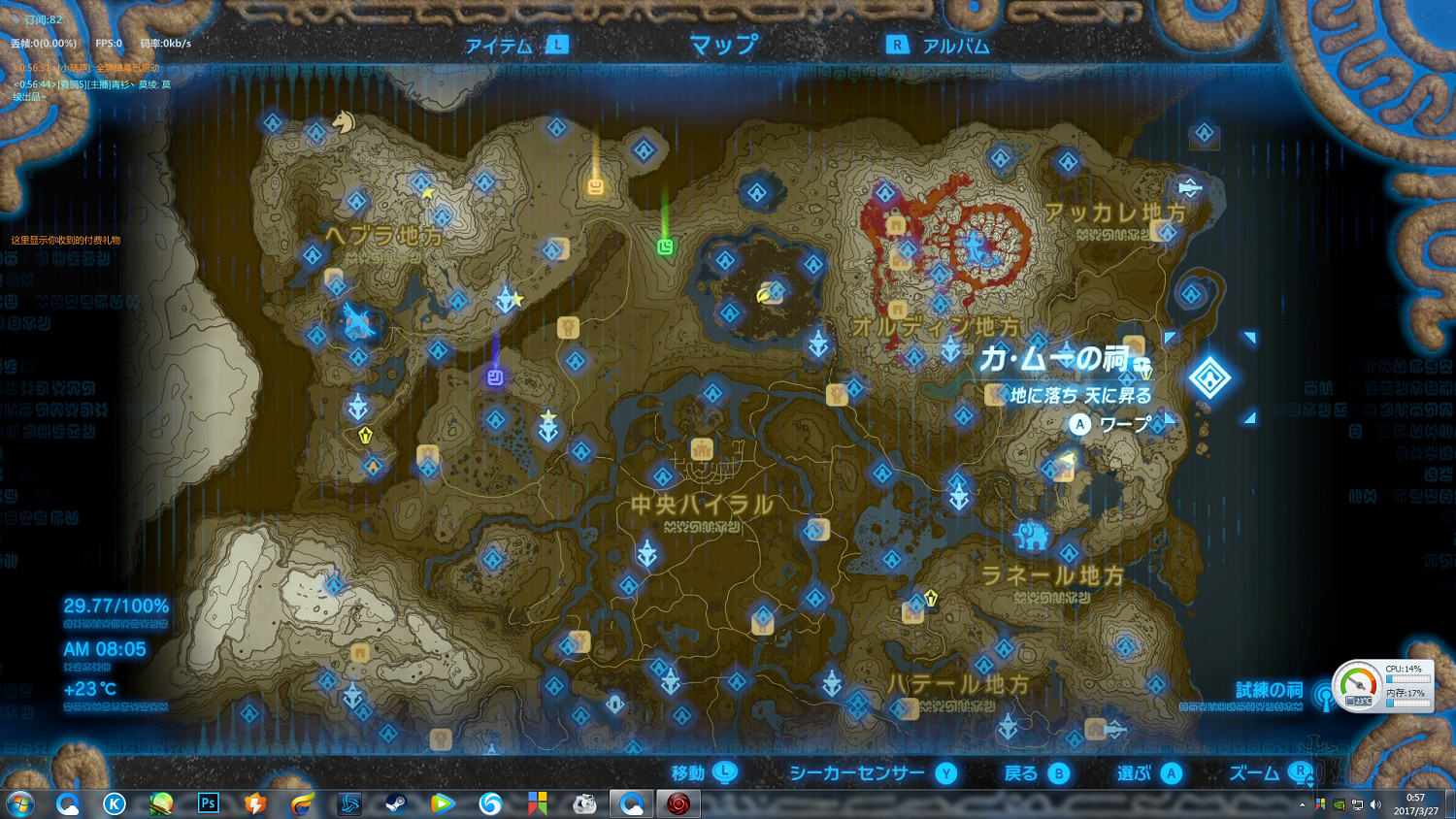Click the blue antenna broadcast icon near the gauge

coord(1325,699)
